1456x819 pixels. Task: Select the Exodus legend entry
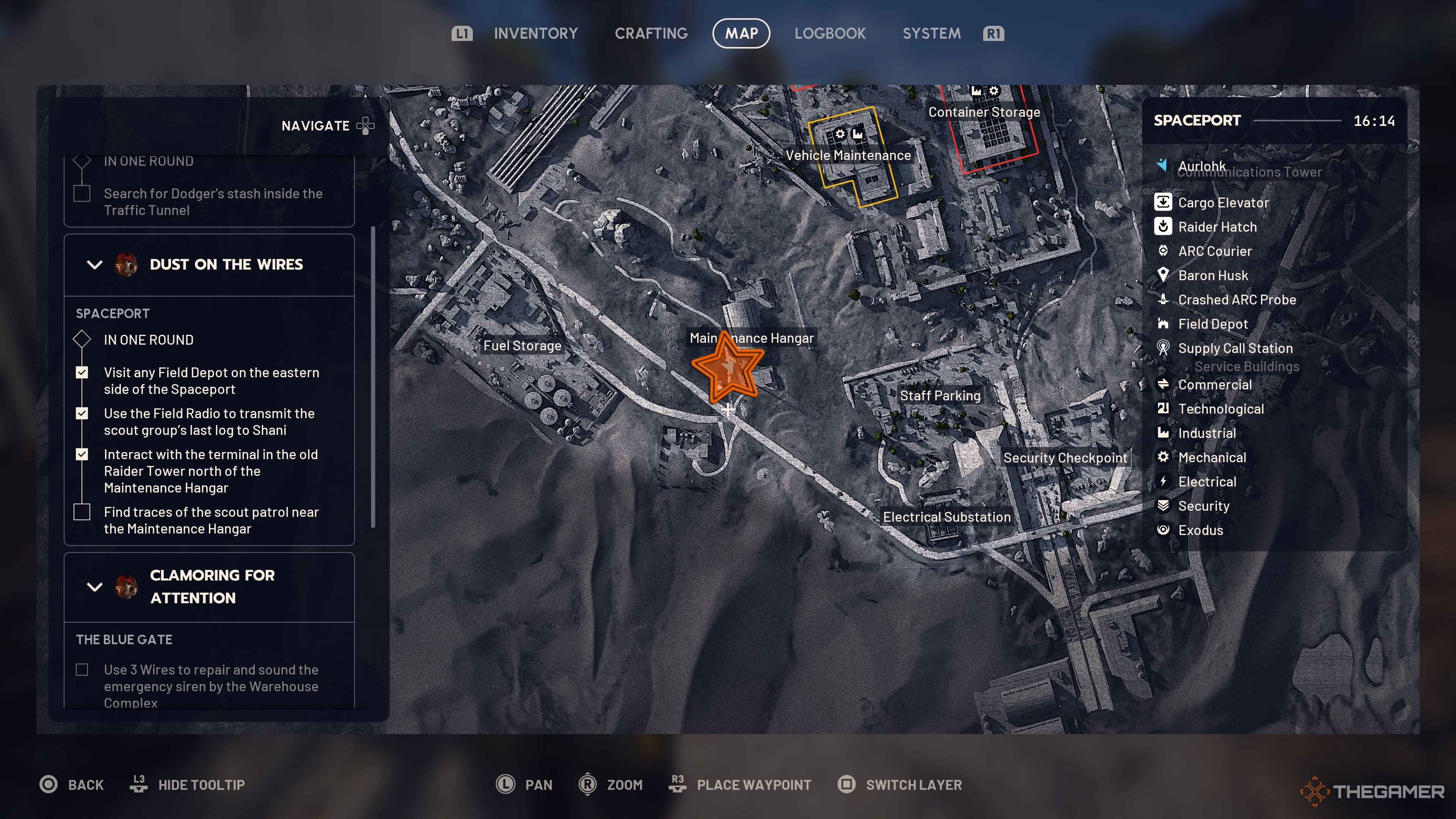[1200, 530]
